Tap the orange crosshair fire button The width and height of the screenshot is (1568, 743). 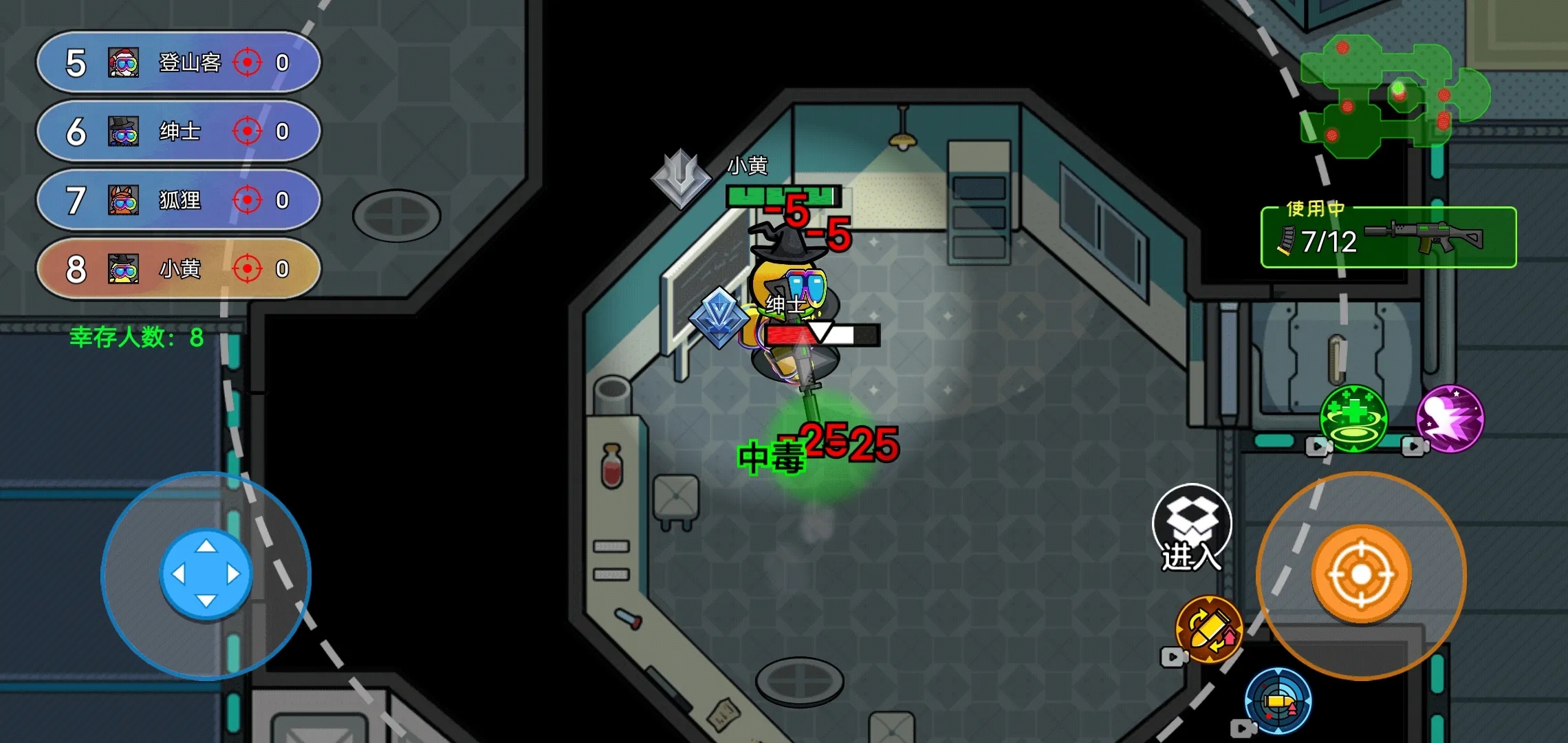pos(1361,574)
